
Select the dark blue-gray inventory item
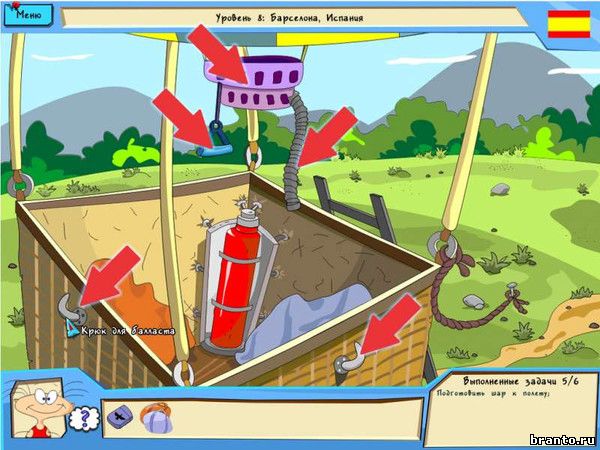click(120, 416)
